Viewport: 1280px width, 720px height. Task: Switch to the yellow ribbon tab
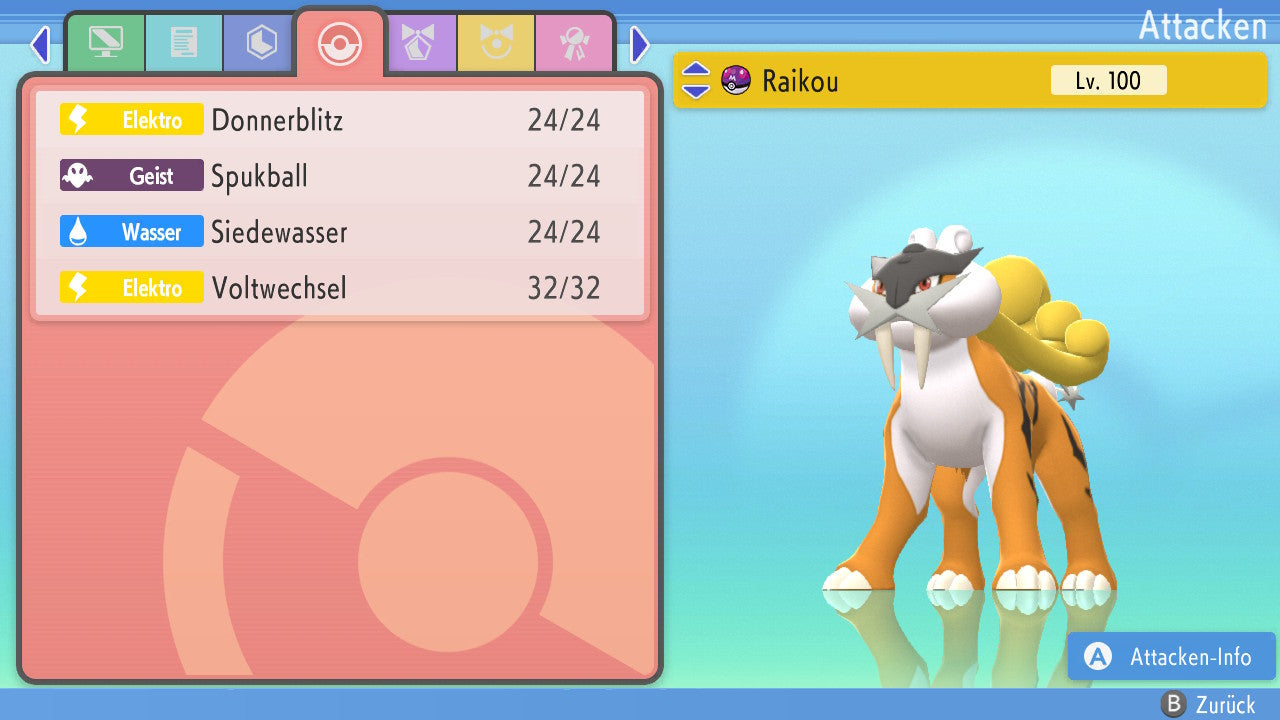tap(496, 43)
